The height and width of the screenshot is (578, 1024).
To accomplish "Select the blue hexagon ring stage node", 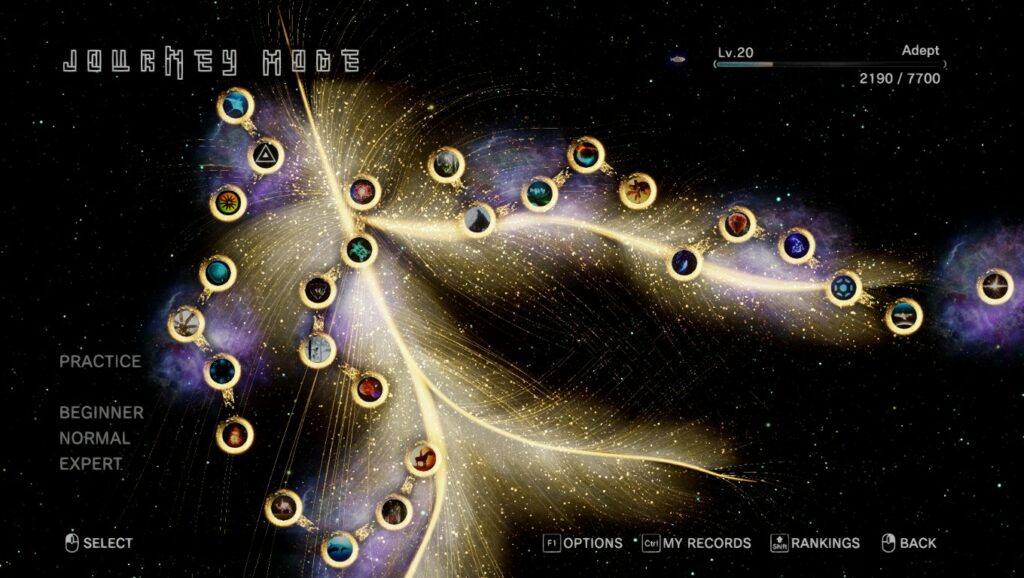I will 844,288.
